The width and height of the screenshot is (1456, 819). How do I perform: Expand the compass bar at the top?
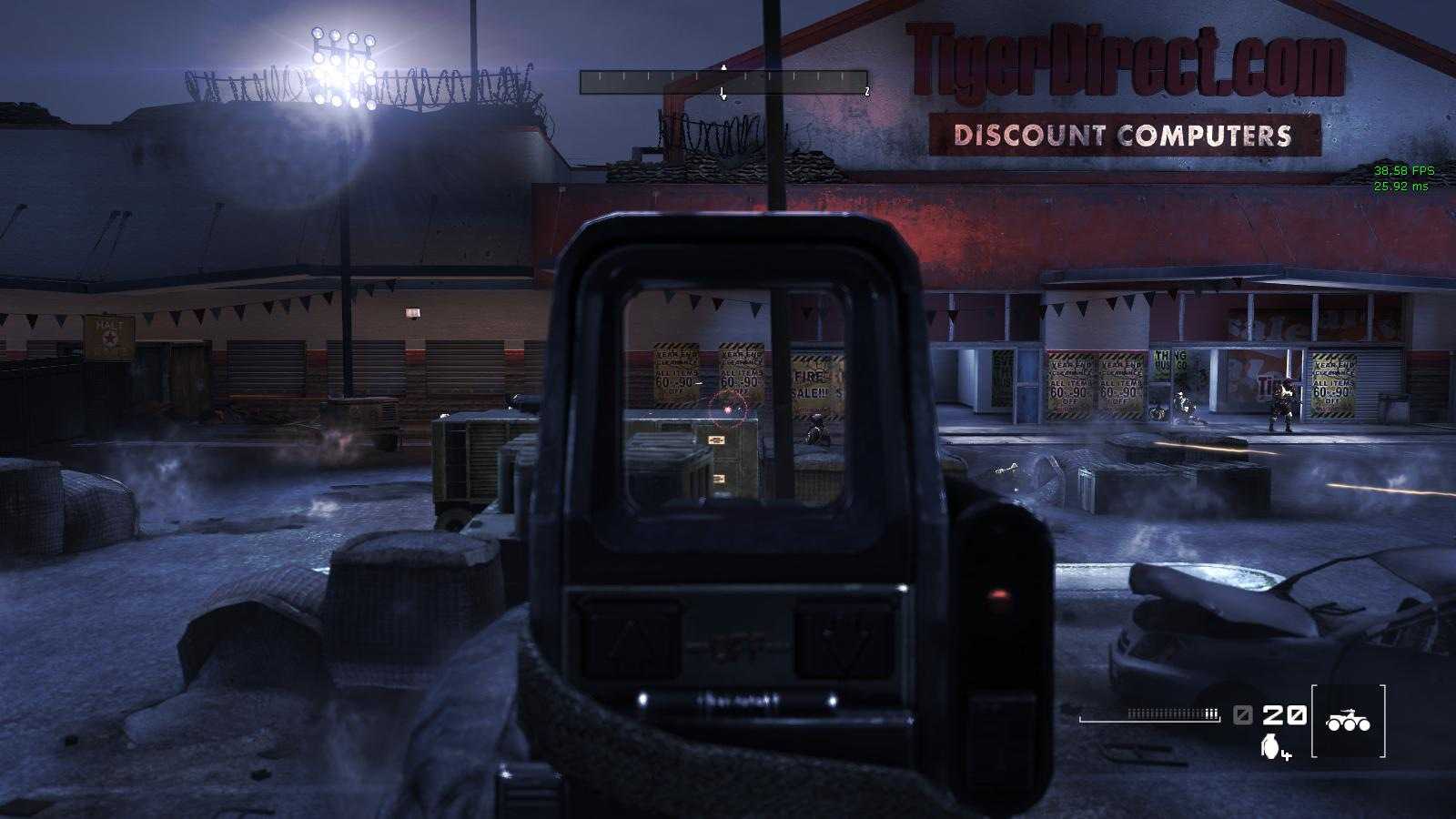coord(723,81)
